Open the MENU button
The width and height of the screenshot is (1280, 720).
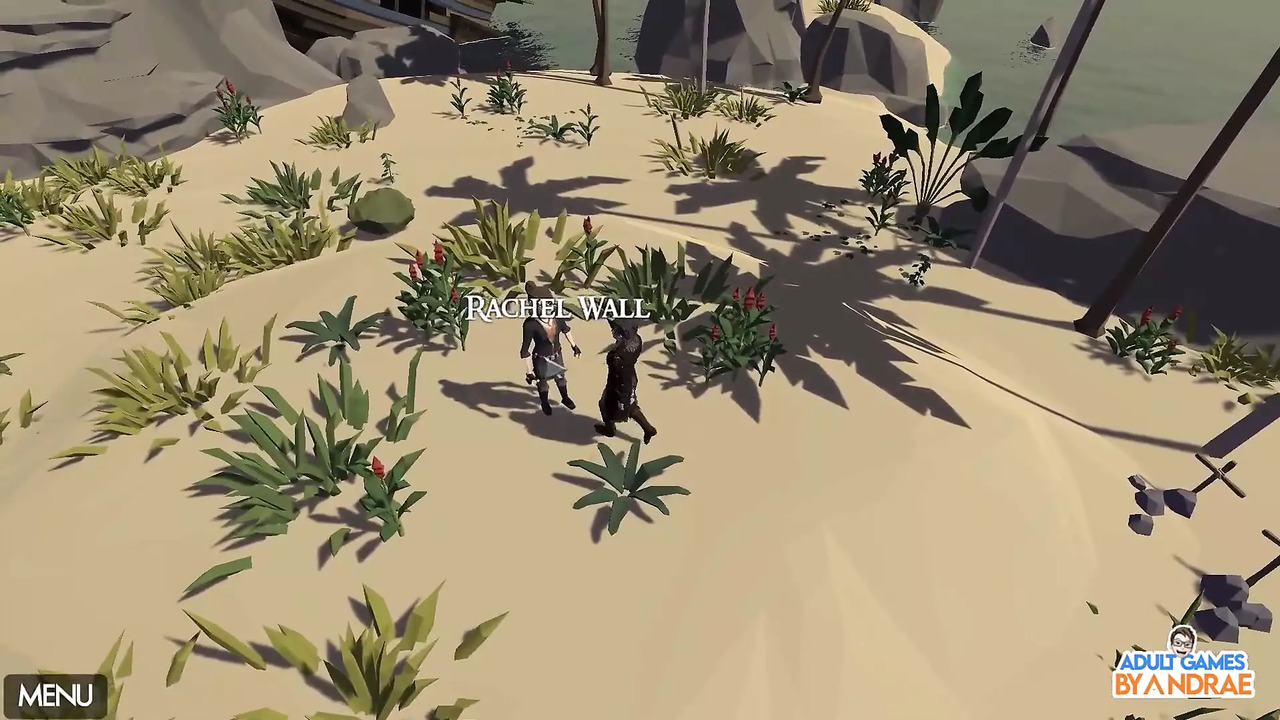[55, 696]
